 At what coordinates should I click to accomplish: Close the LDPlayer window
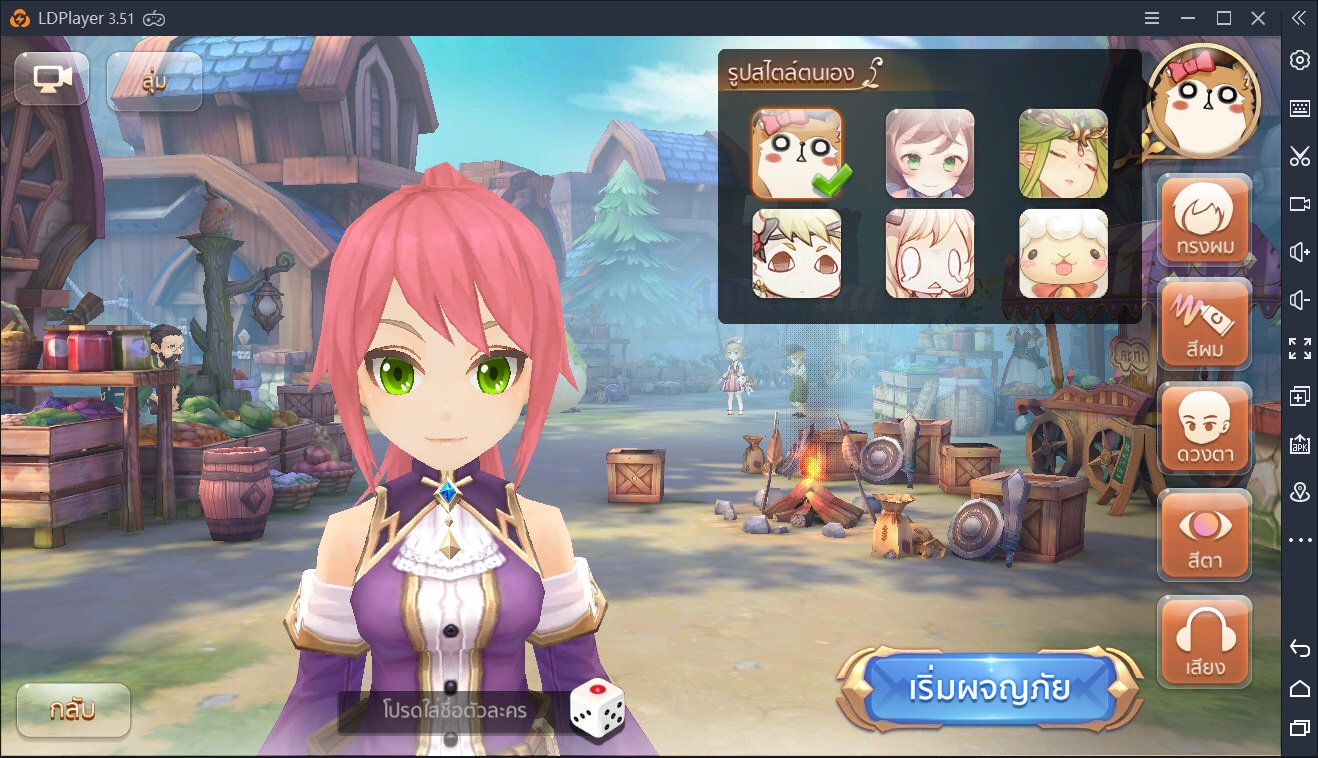pos(1259,18)
